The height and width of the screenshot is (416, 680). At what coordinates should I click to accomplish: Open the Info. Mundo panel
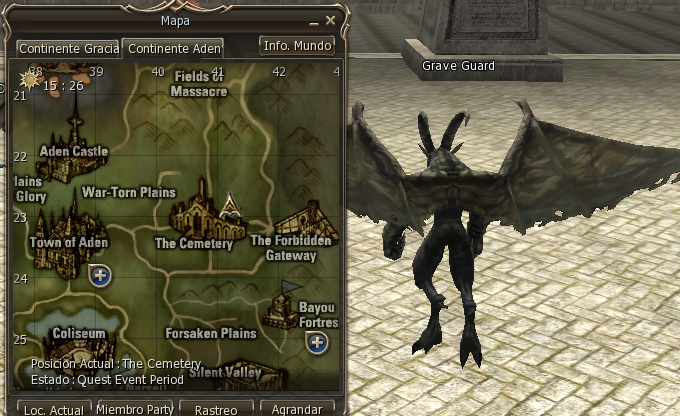(x=296, y=46)
